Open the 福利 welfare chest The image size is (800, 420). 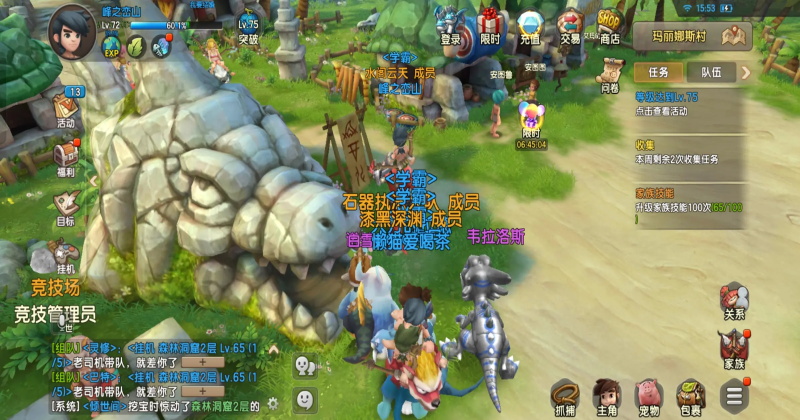[x=66, y=156]
